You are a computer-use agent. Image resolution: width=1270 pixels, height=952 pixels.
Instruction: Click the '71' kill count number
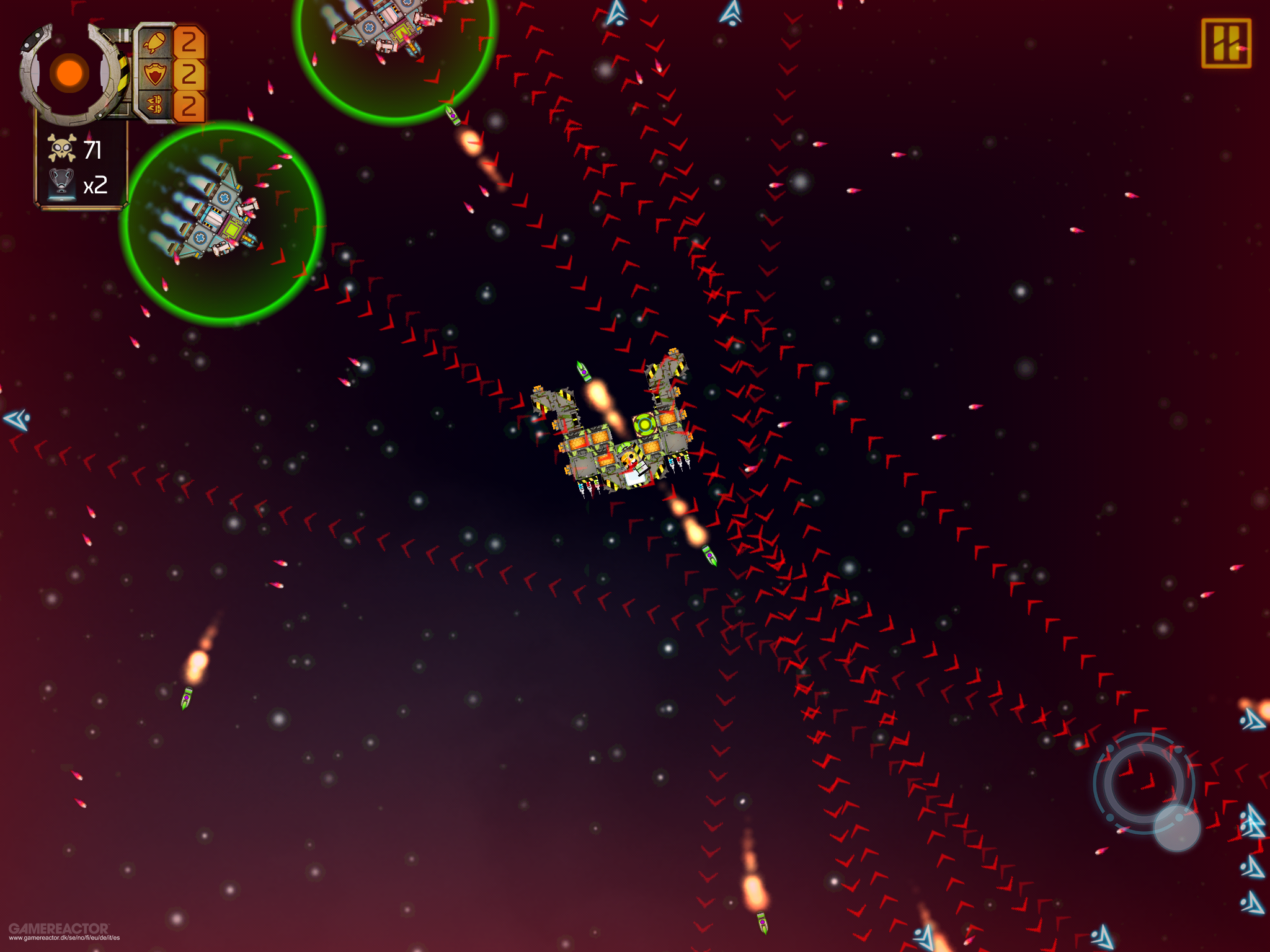[93, 149]
